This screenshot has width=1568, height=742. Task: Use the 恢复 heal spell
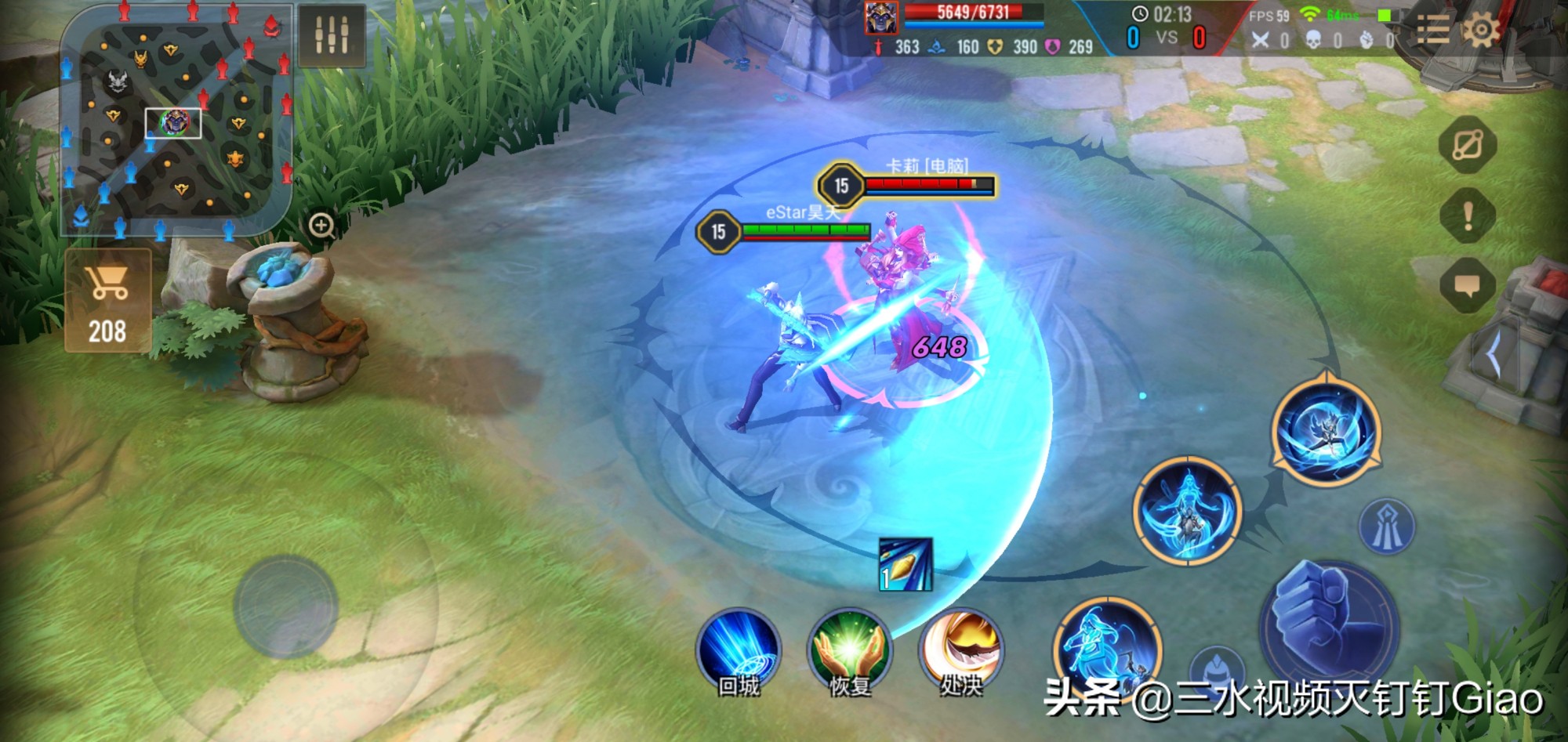[x=850, y=652]
